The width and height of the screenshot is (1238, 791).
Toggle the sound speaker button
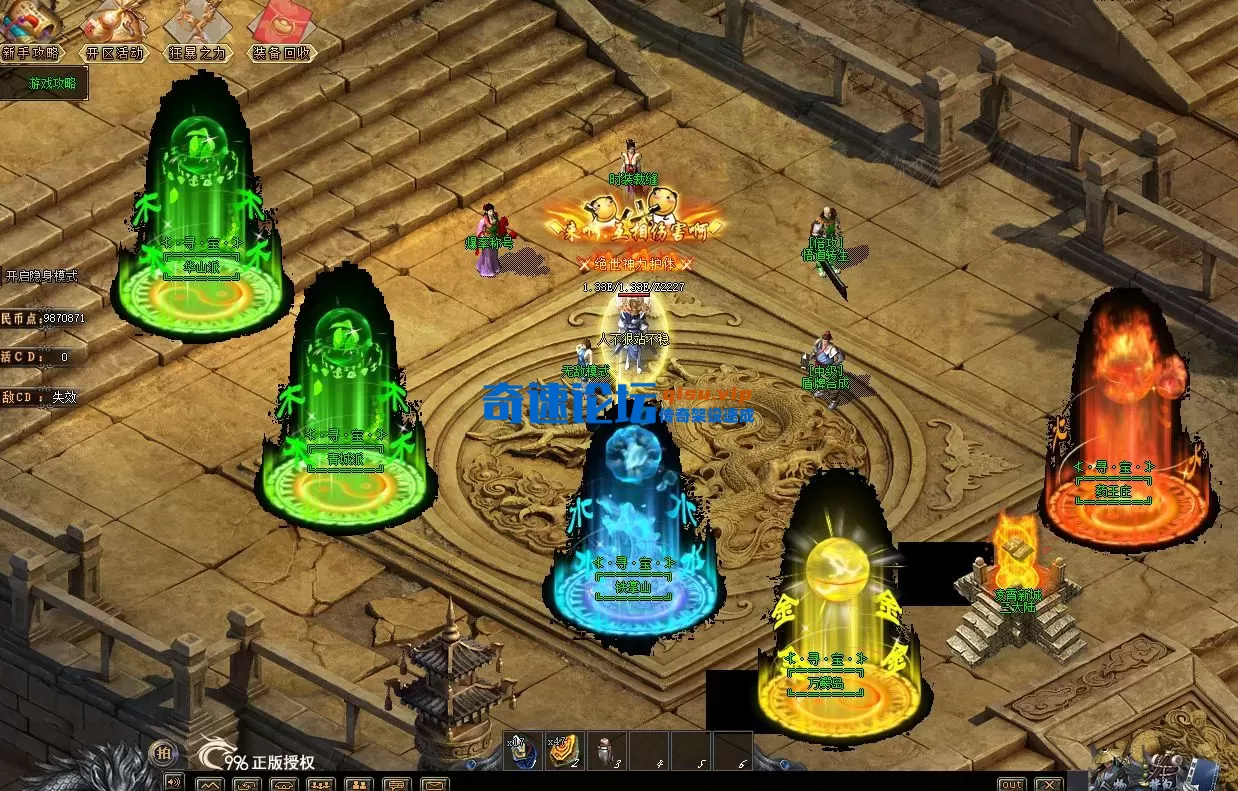174,782
